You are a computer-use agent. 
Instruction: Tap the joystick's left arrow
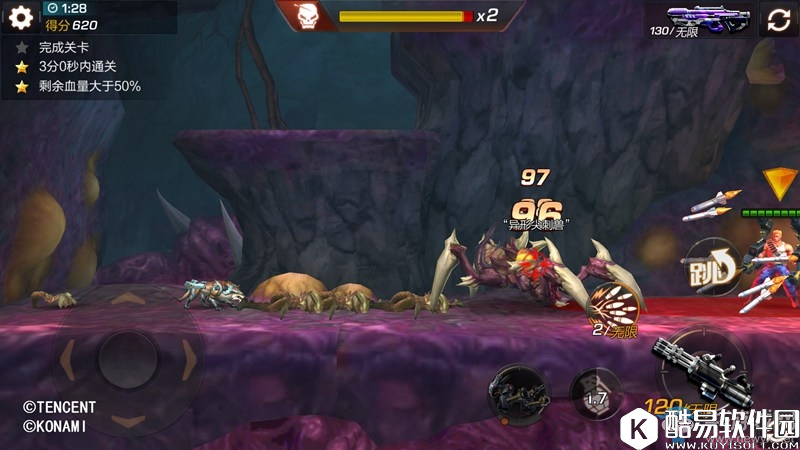tap(67, 357)
